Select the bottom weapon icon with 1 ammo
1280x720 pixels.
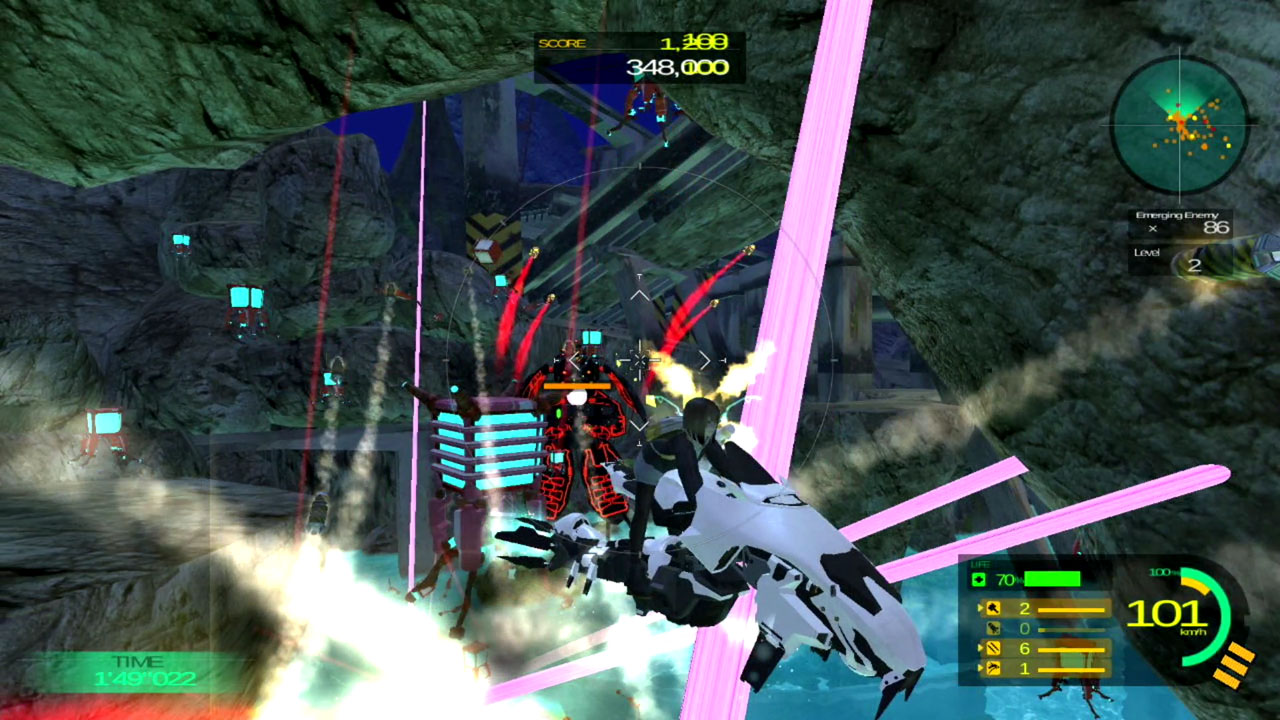click(995, 666)
